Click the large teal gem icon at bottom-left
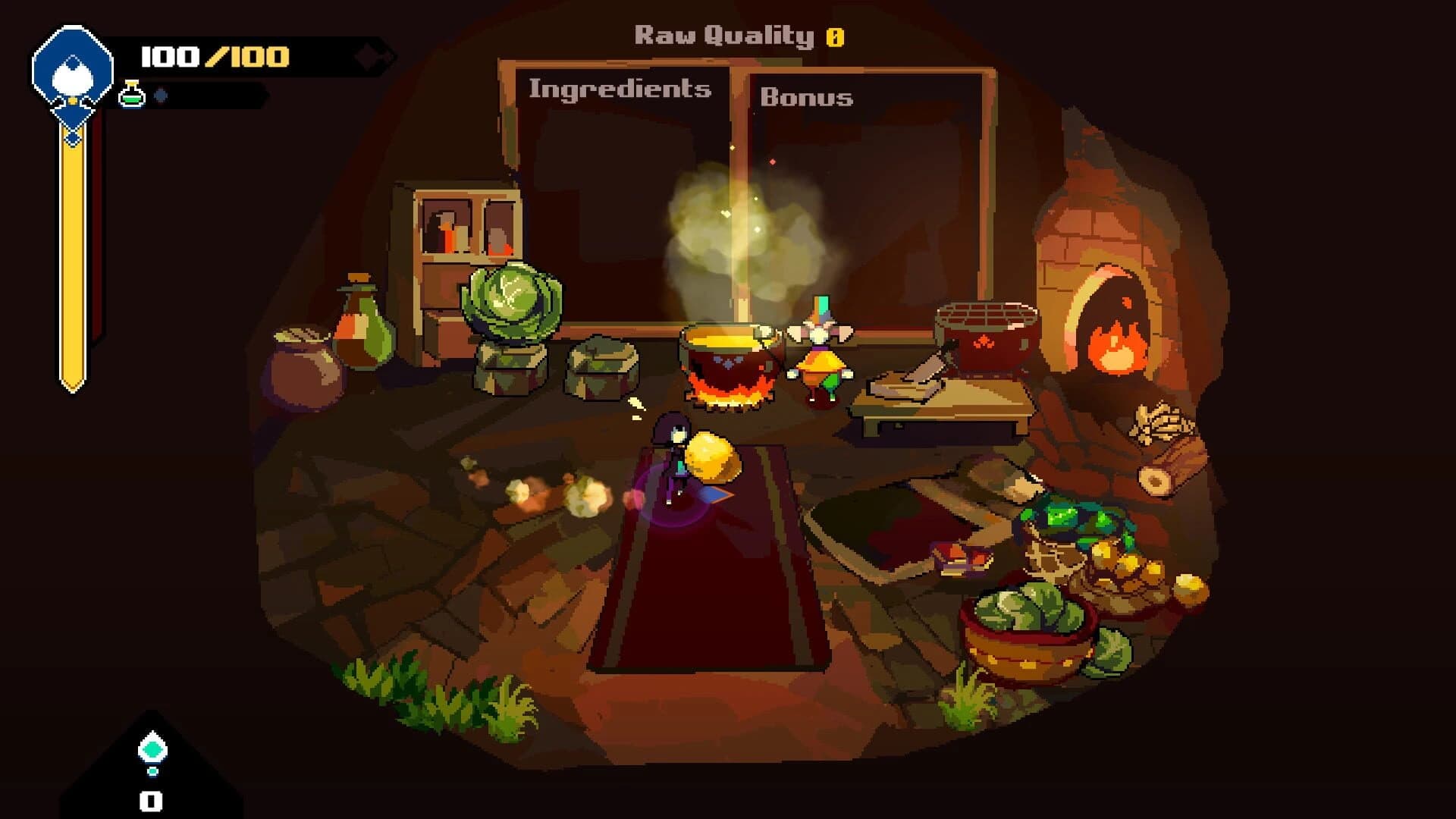 (154, 747)
